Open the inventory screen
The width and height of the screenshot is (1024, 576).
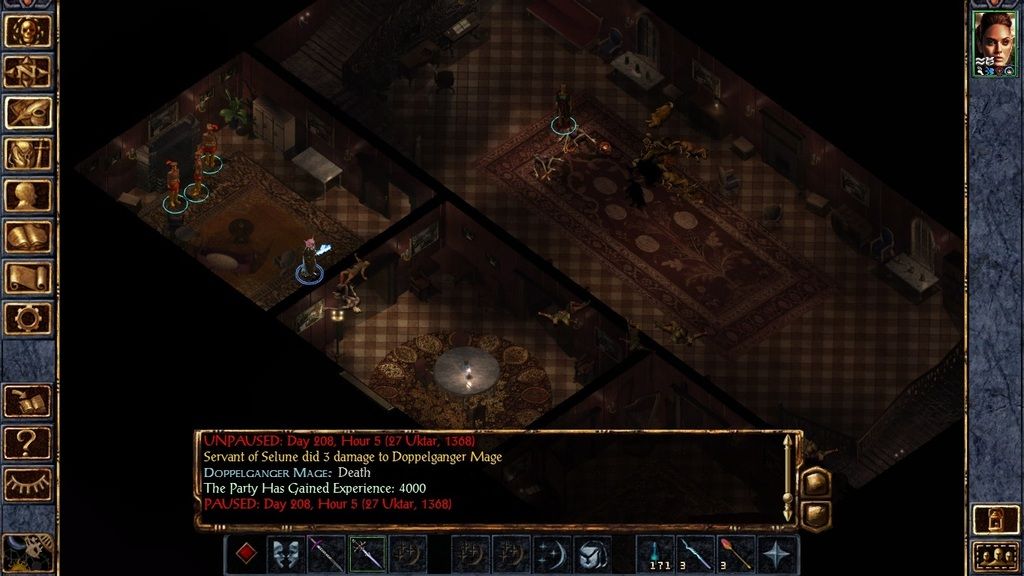28,153
